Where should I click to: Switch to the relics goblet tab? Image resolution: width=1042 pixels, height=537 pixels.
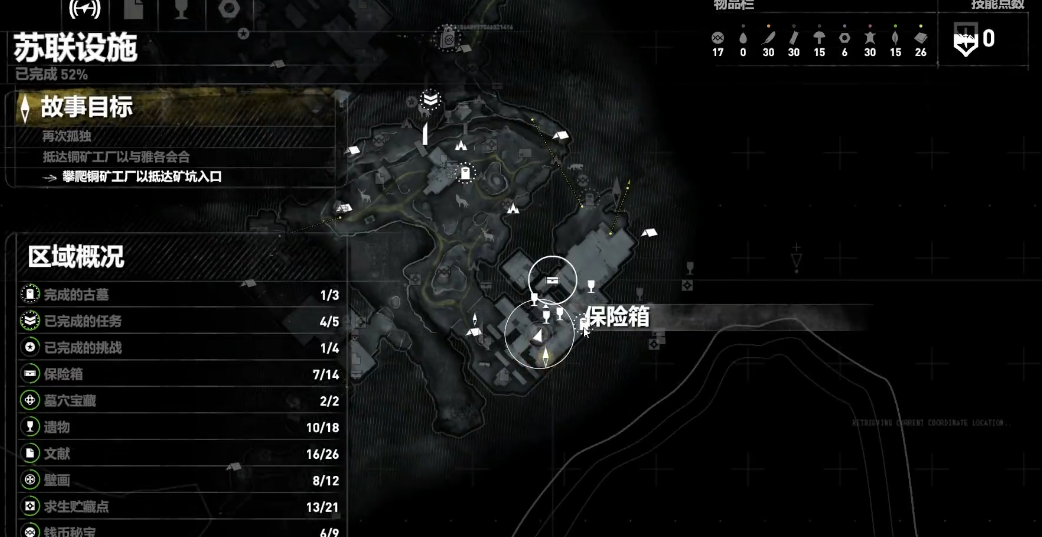(181, 9)
